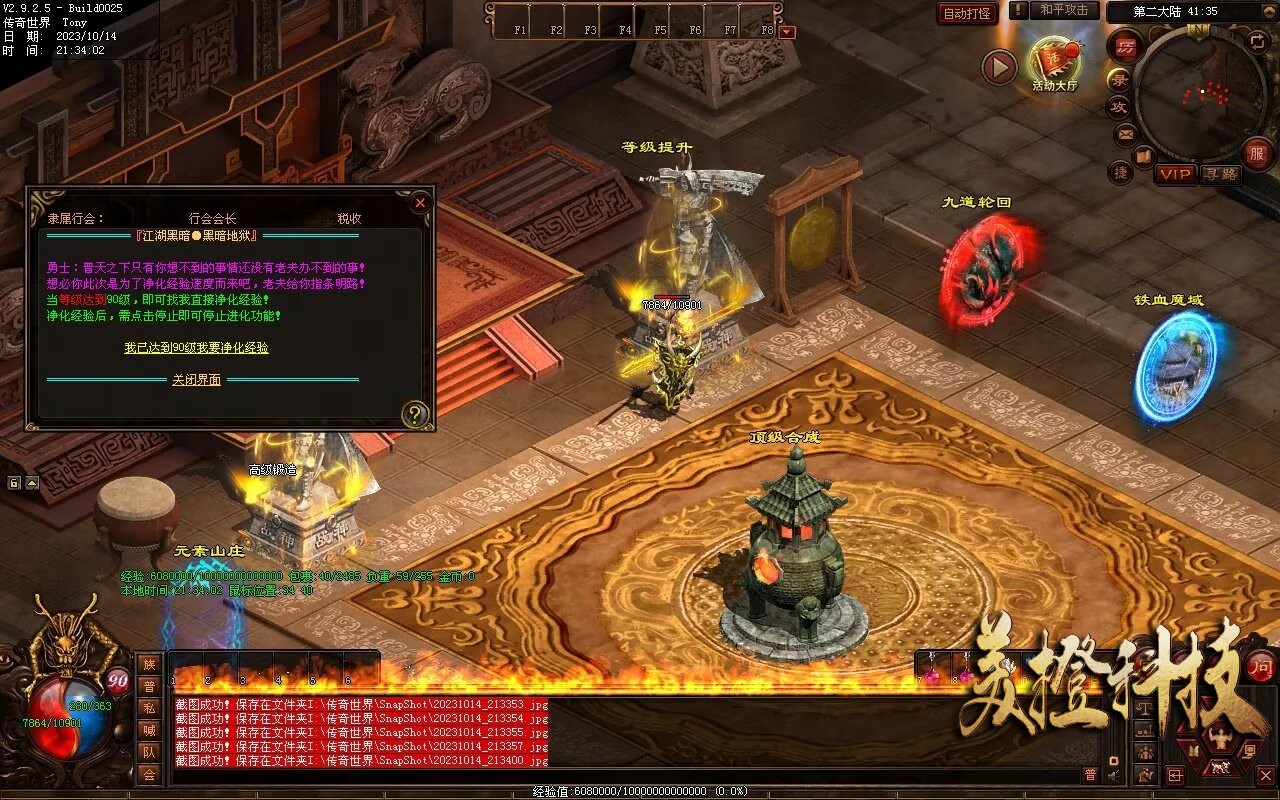Activate the 寻路 pathfinding button
1280x800 pixels.
pyautogui.click(x=1219, y=174)
